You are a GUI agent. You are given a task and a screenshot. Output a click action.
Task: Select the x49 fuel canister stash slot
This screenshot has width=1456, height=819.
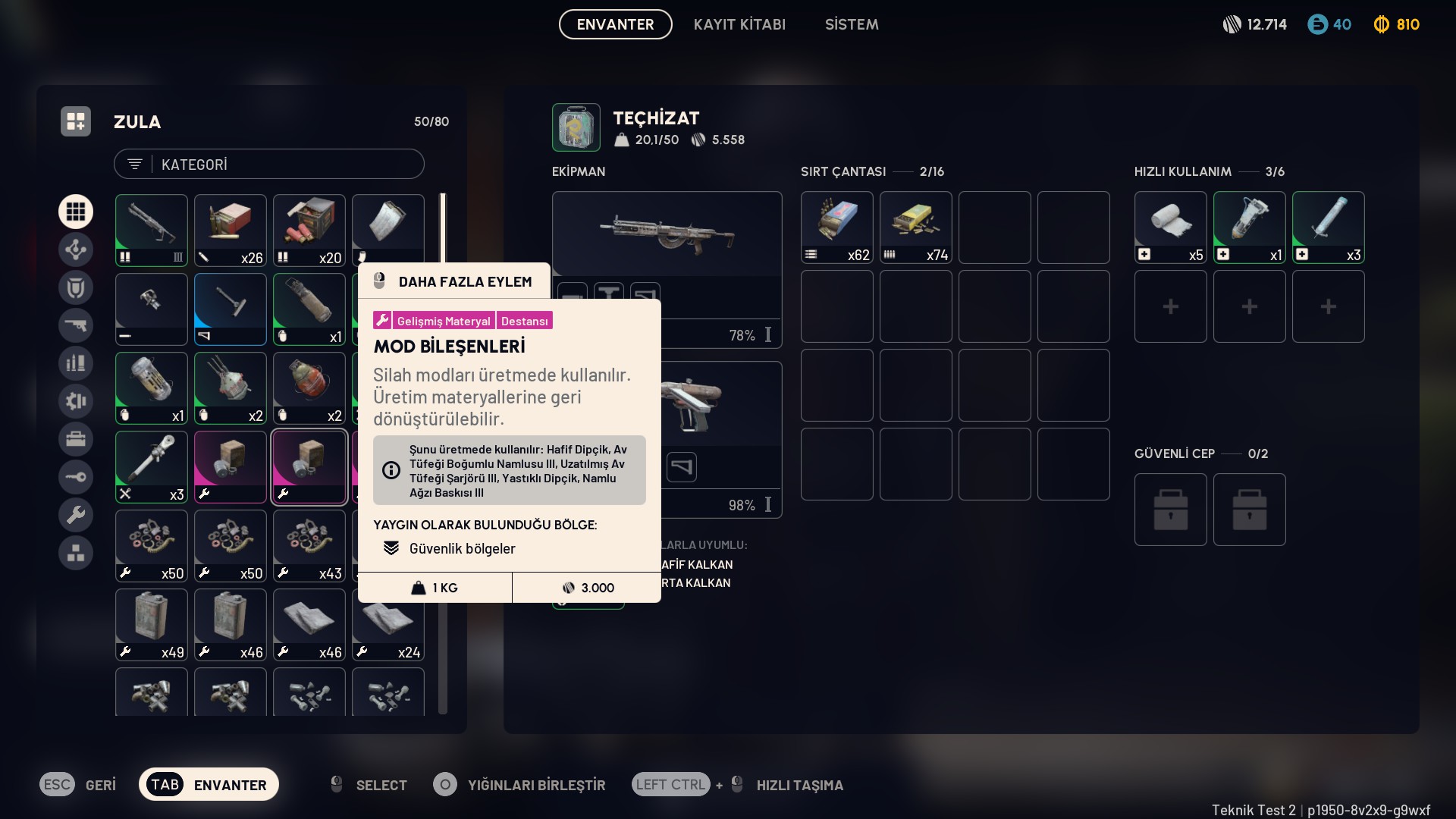(152, 625)
